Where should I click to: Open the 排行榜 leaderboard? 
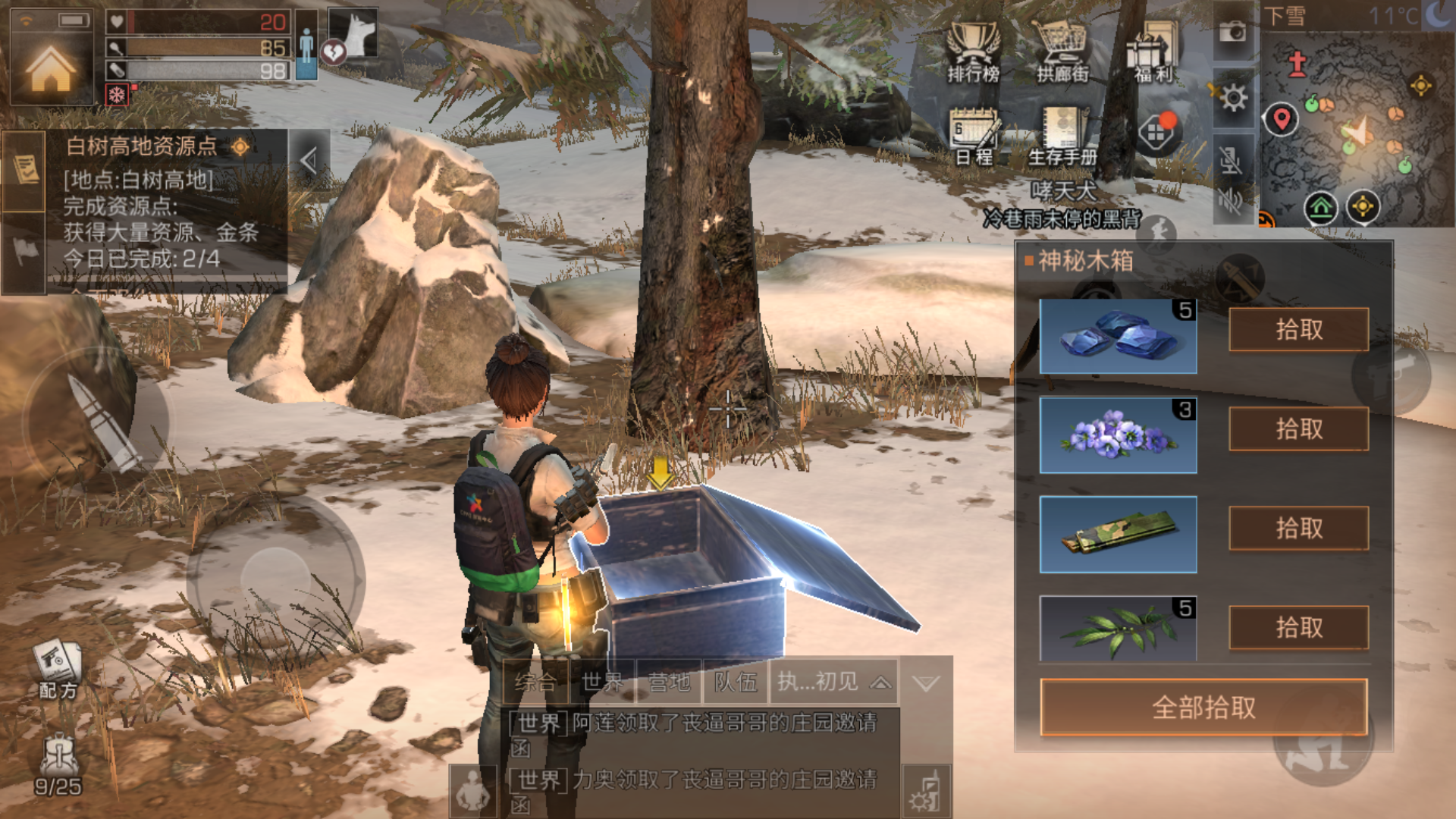[x=974, y=52]
